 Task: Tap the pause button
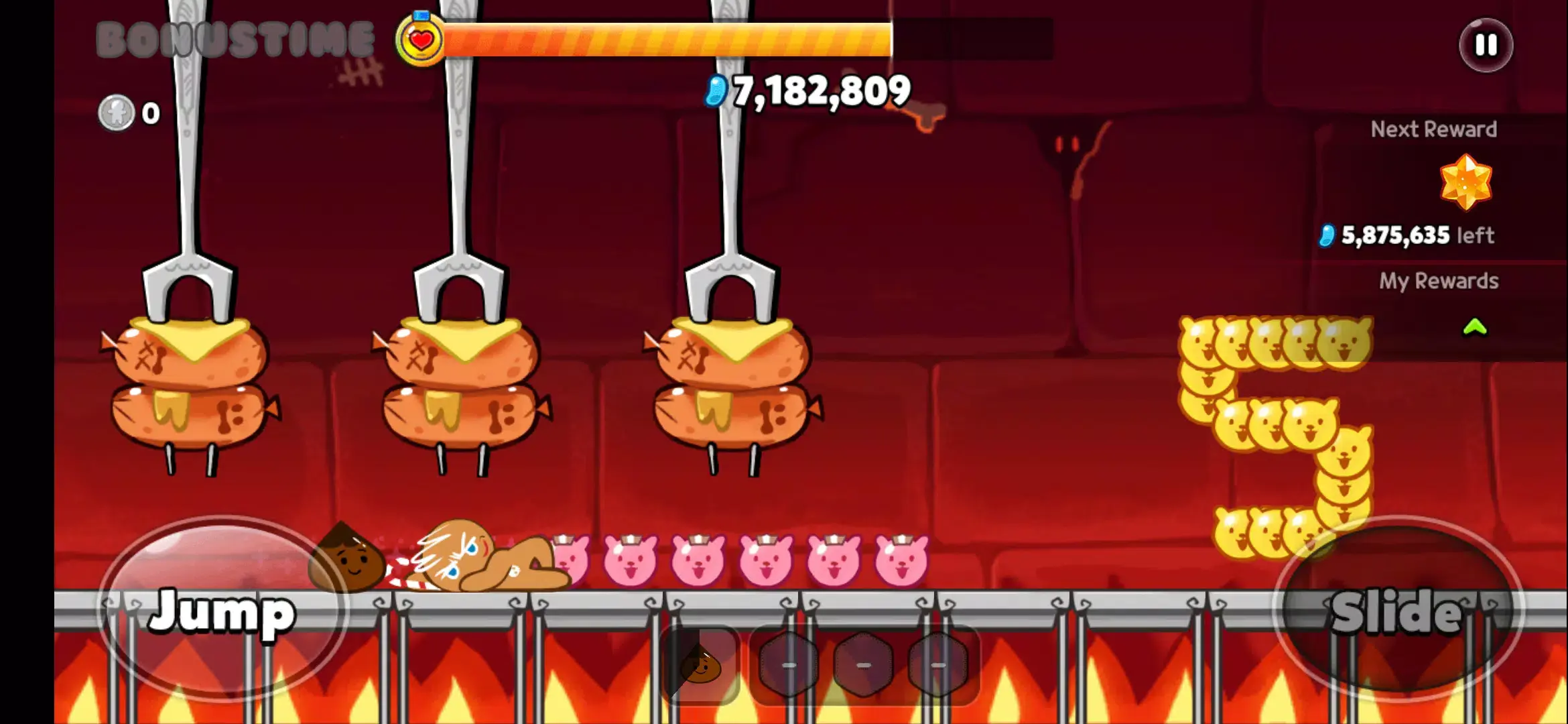click(x=1485, y=45)
